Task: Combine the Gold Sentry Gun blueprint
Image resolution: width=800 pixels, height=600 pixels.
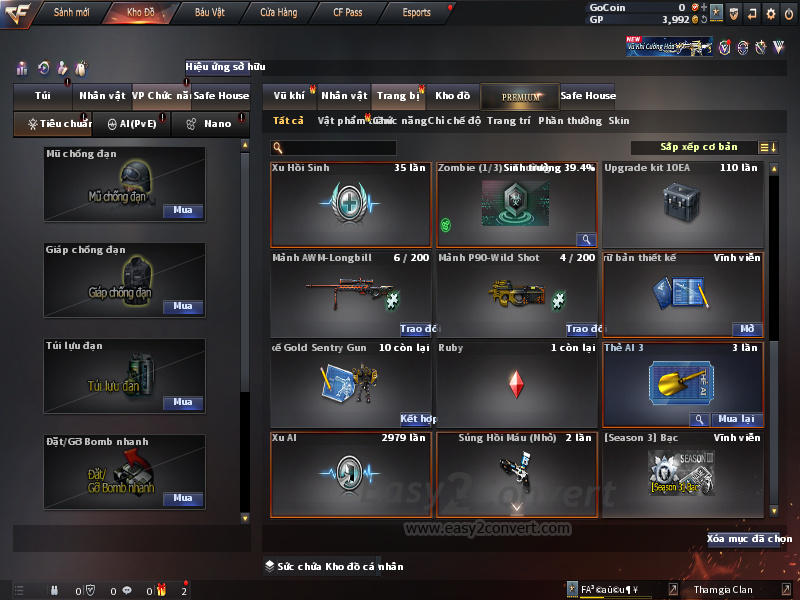Action: (418, 419)
